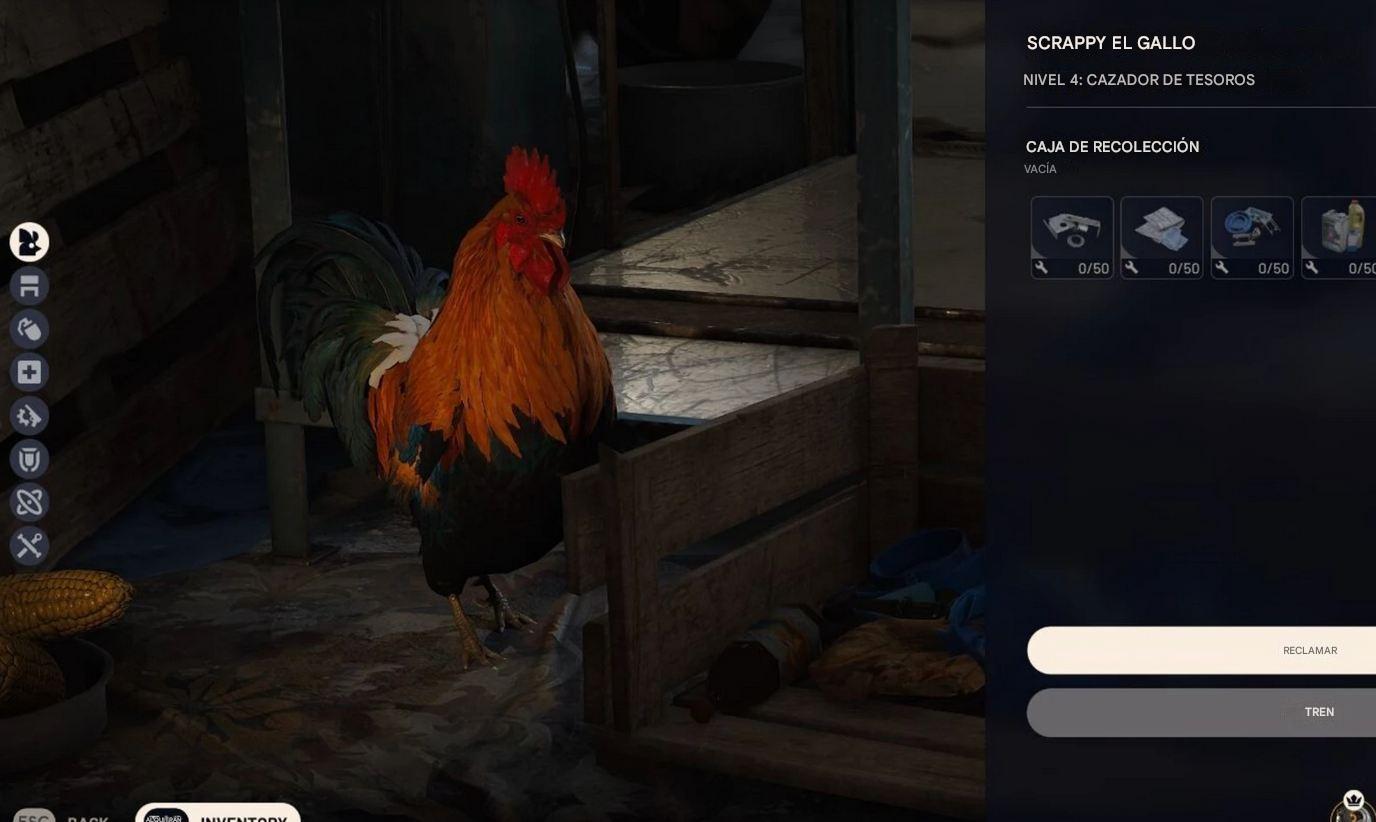Switch to the gun and gear tab

point(29,416)
